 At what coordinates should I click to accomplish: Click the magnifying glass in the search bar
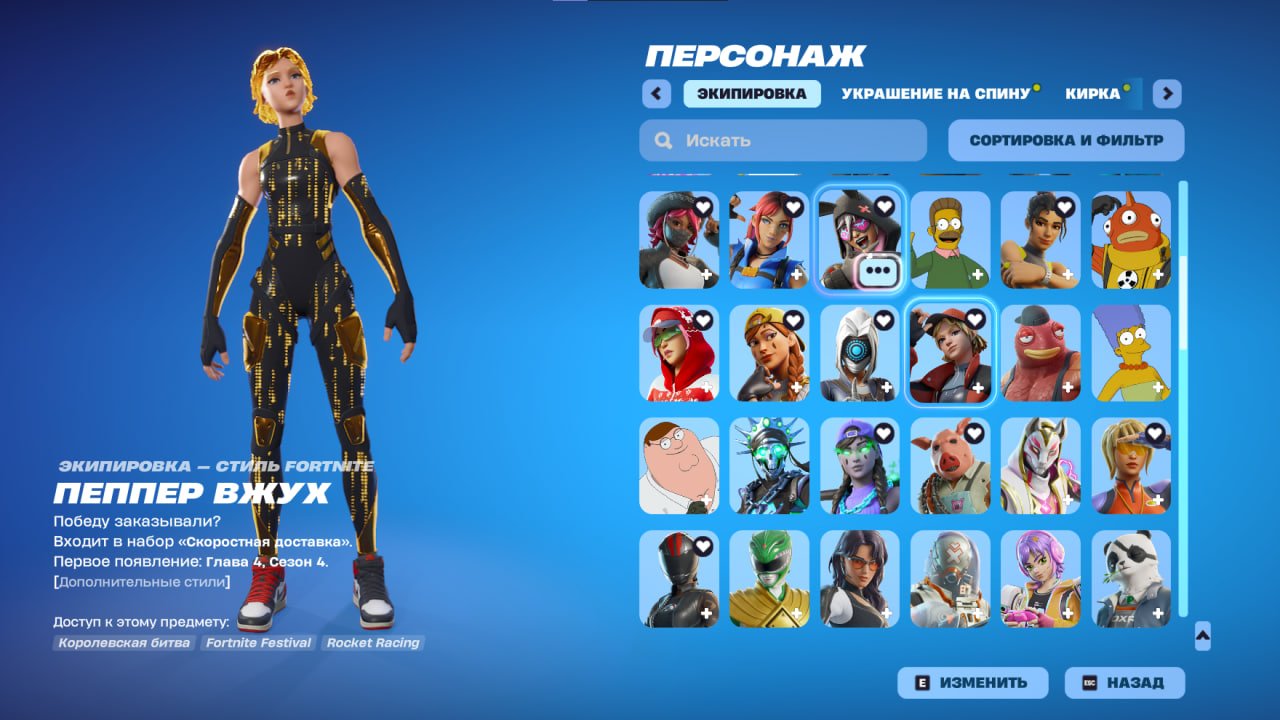click(663, 140)
